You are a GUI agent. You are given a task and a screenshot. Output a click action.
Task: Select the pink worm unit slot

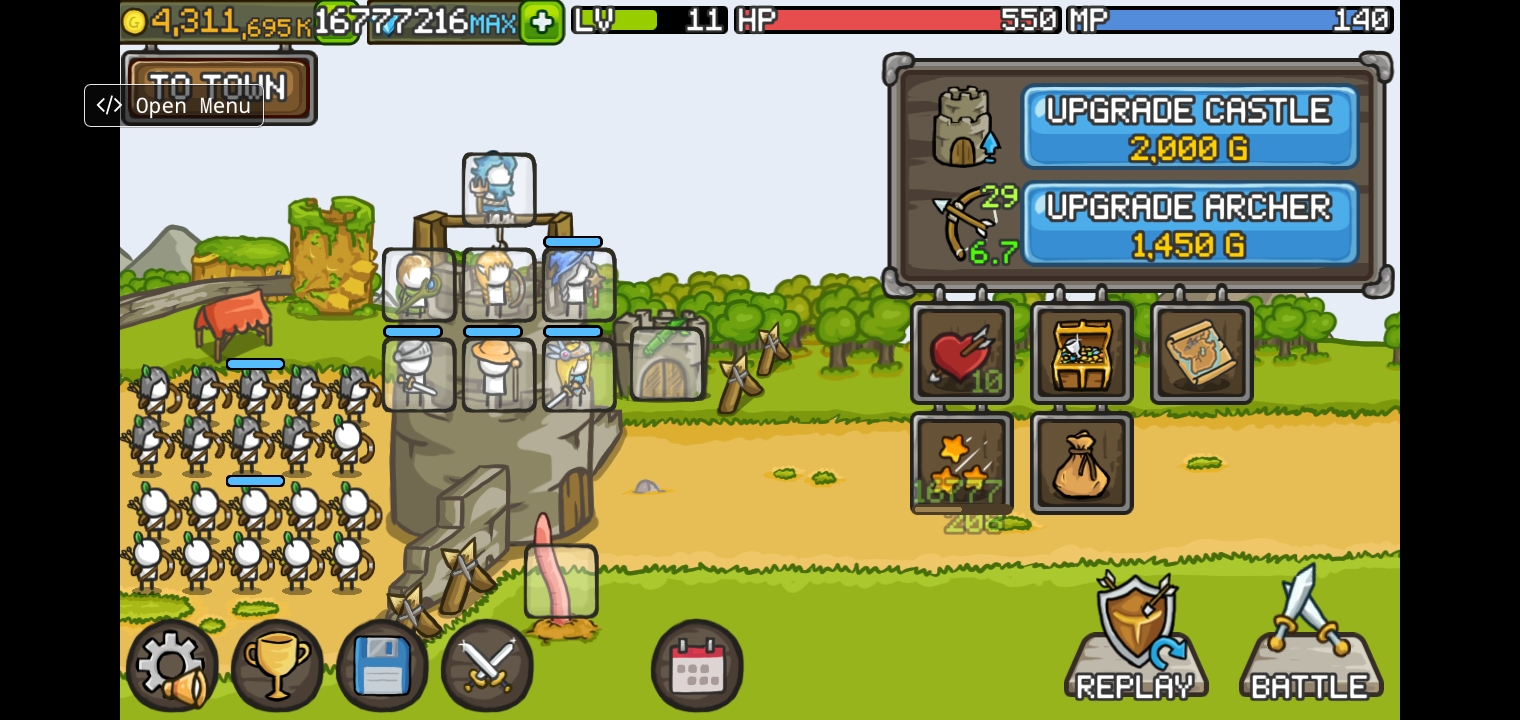[x=561, y=581]
